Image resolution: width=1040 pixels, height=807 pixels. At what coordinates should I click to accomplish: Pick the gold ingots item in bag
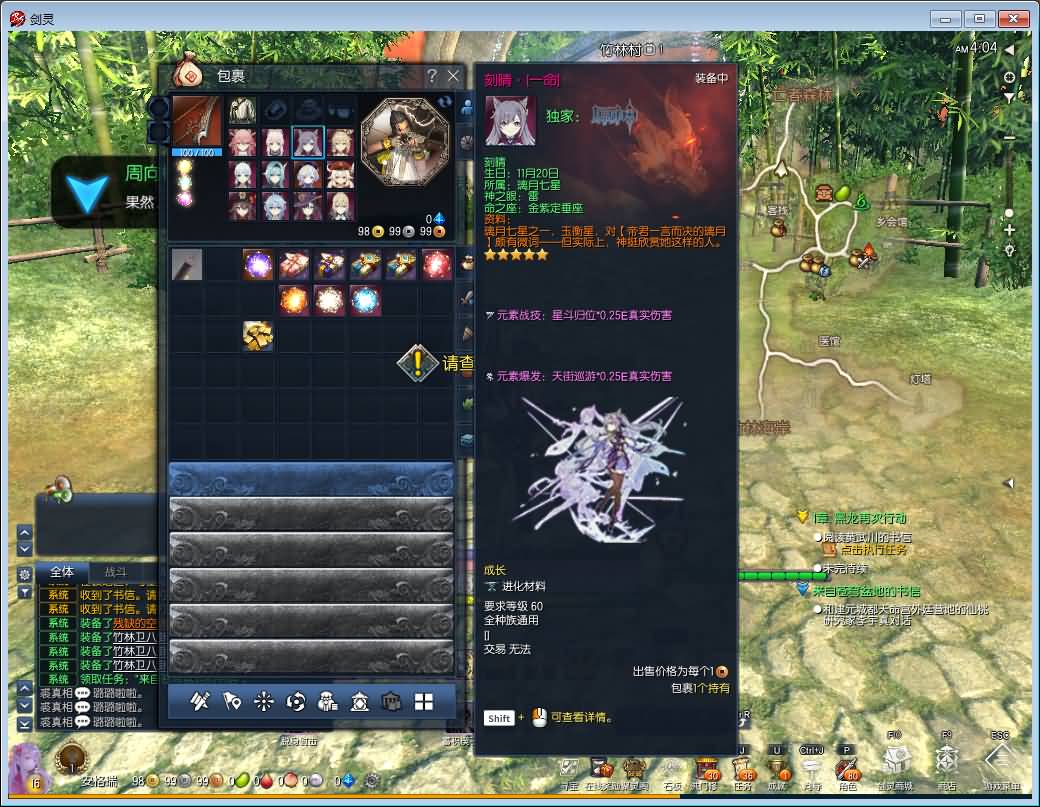click(x=258, y=337)
